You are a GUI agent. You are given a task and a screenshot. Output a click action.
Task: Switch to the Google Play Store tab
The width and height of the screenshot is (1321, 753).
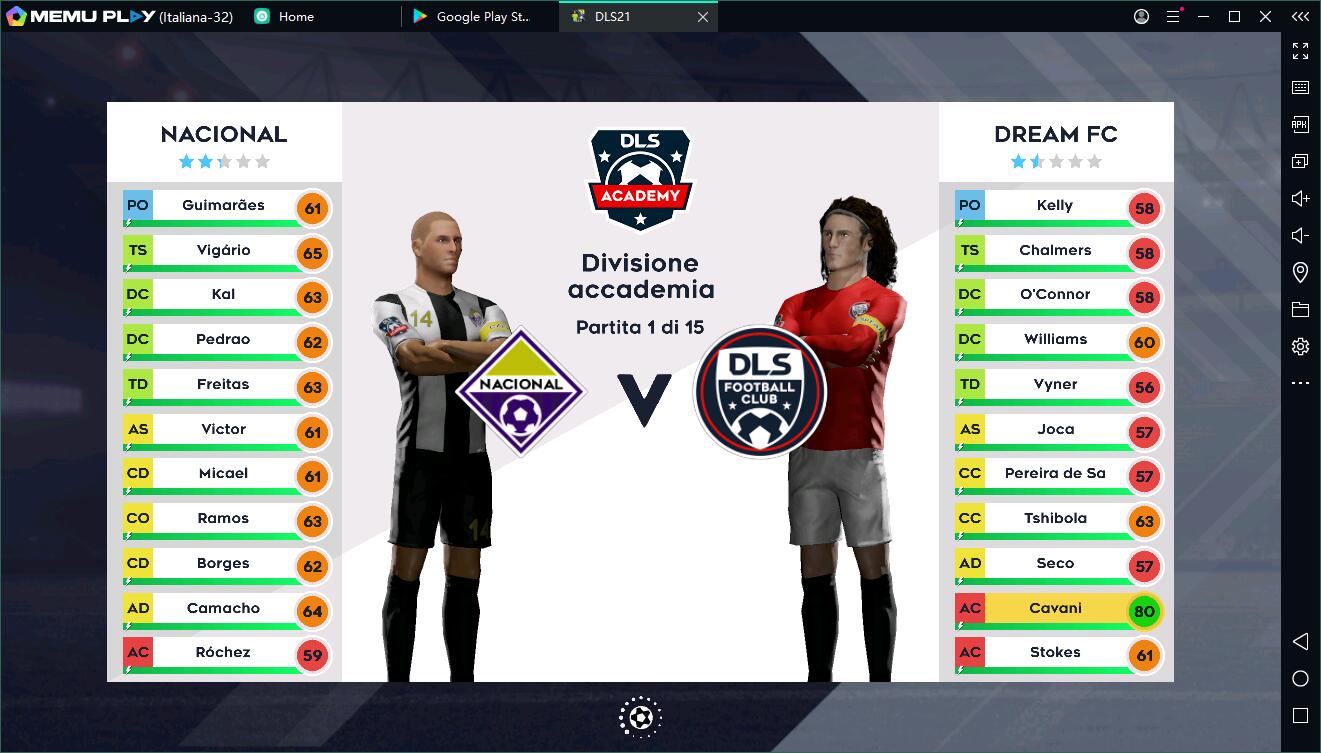(x=470, y=16)
